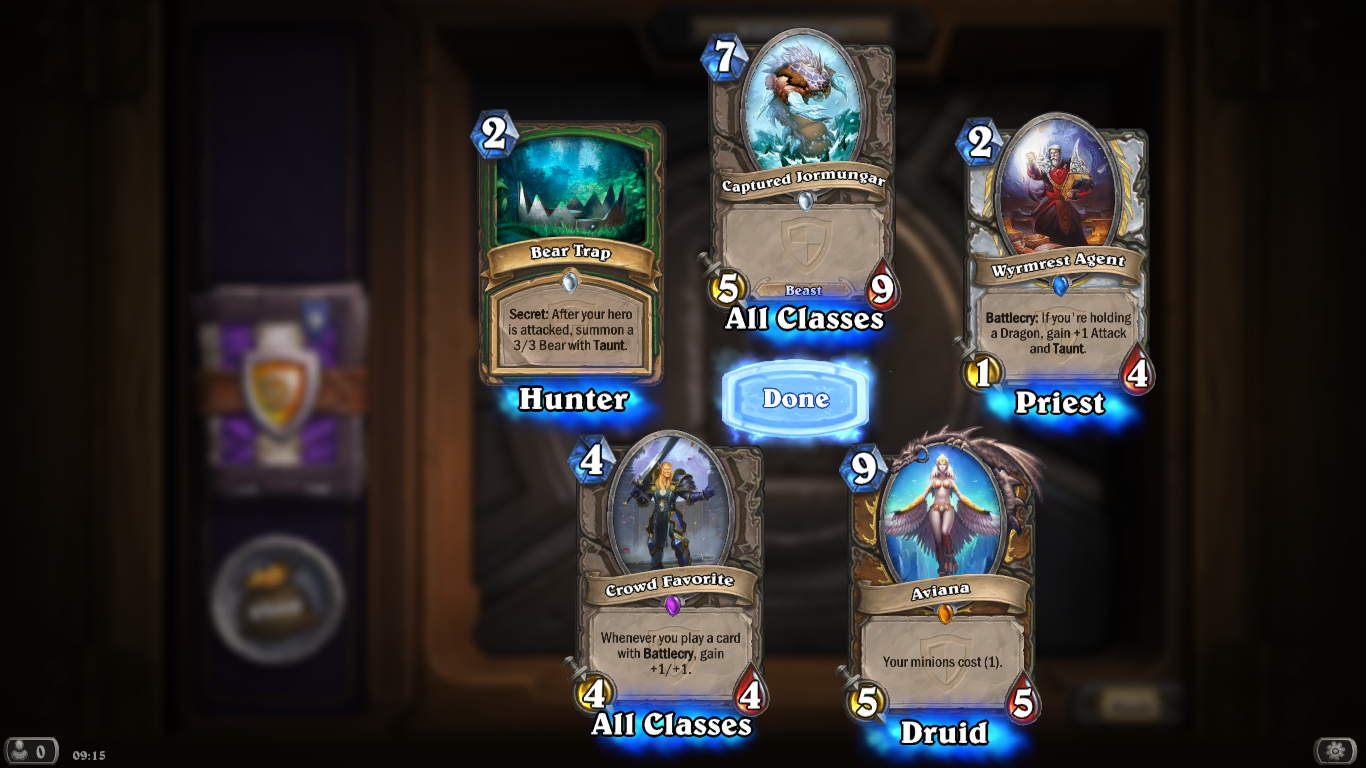Screen dimensions: 1366x768
Task: Click the Done button
Action: 795,398
